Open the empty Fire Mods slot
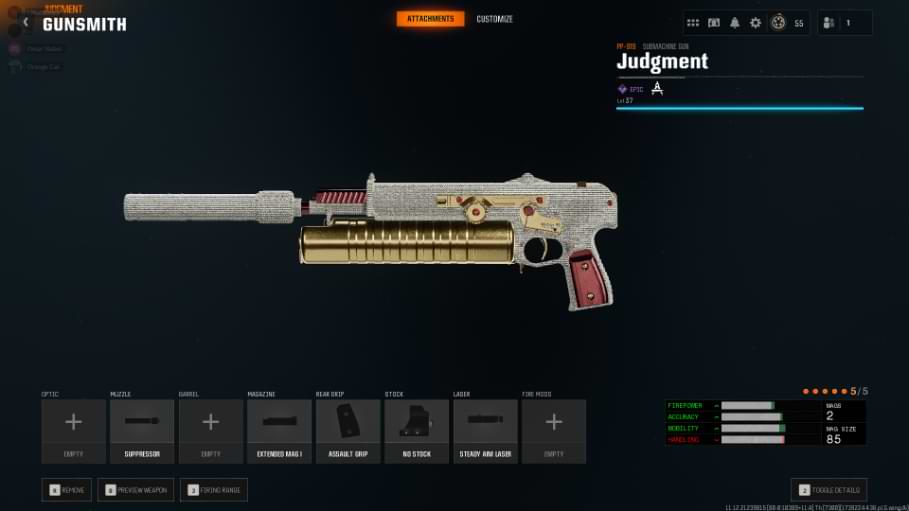The width and height of the screenshot is (909, 511). pos(554,431)
